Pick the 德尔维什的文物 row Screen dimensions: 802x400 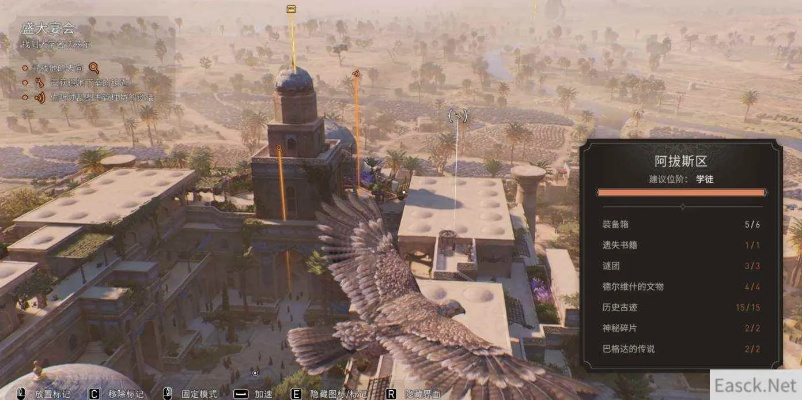[x=680, y=287]
